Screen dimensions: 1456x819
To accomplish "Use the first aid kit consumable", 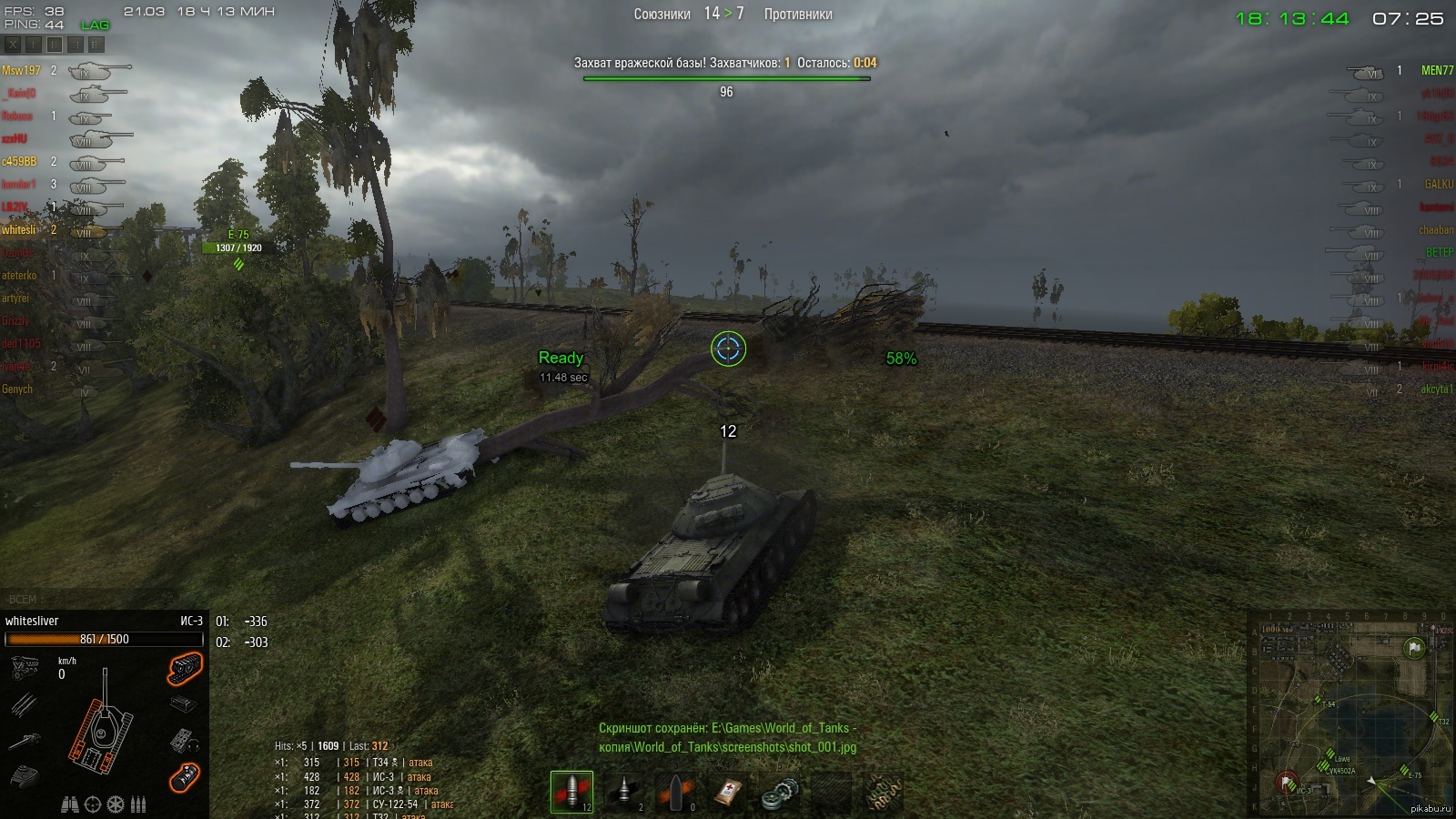I will 728,792.
